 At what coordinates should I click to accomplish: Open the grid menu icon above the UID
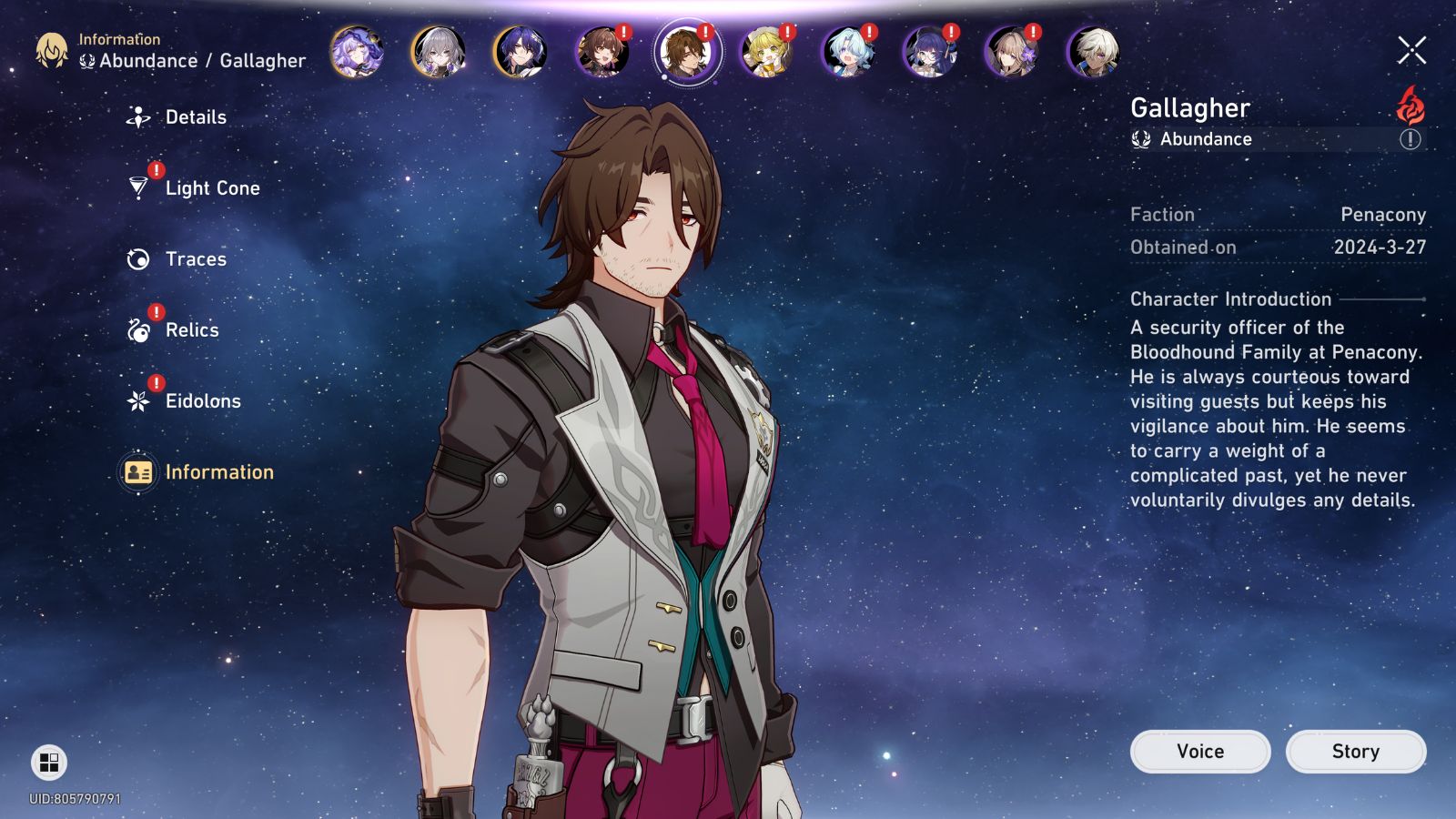pyautogui.click(x=49, y=763)
